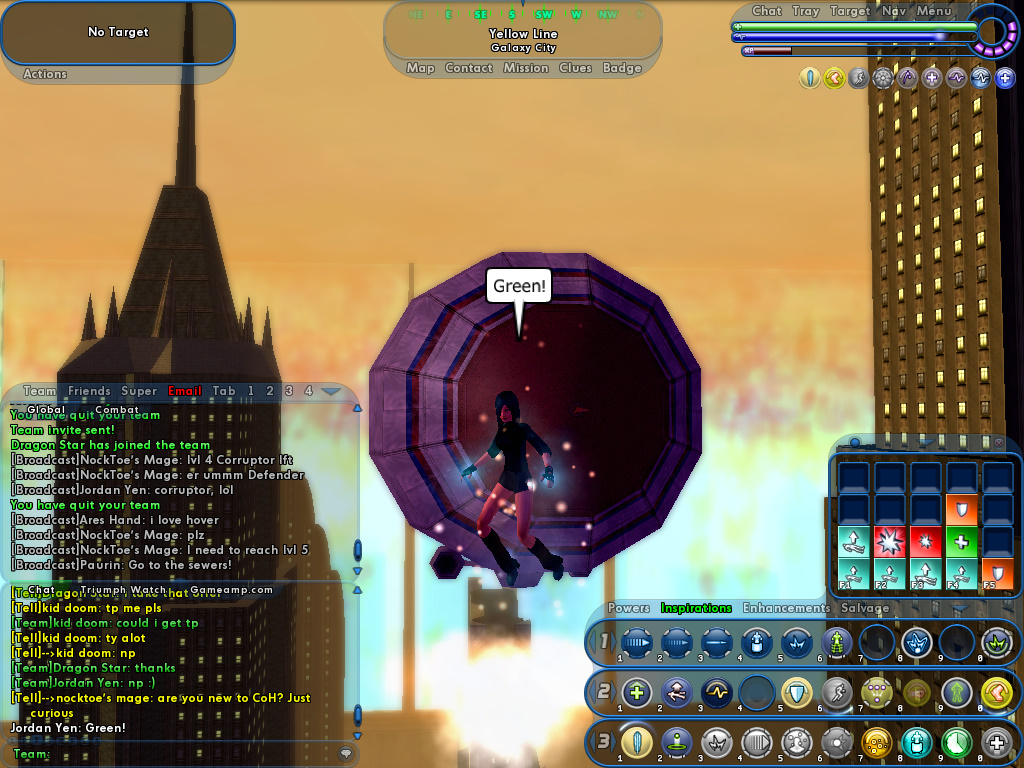Open the Actions menu under No Target

(x=45, y=74)
